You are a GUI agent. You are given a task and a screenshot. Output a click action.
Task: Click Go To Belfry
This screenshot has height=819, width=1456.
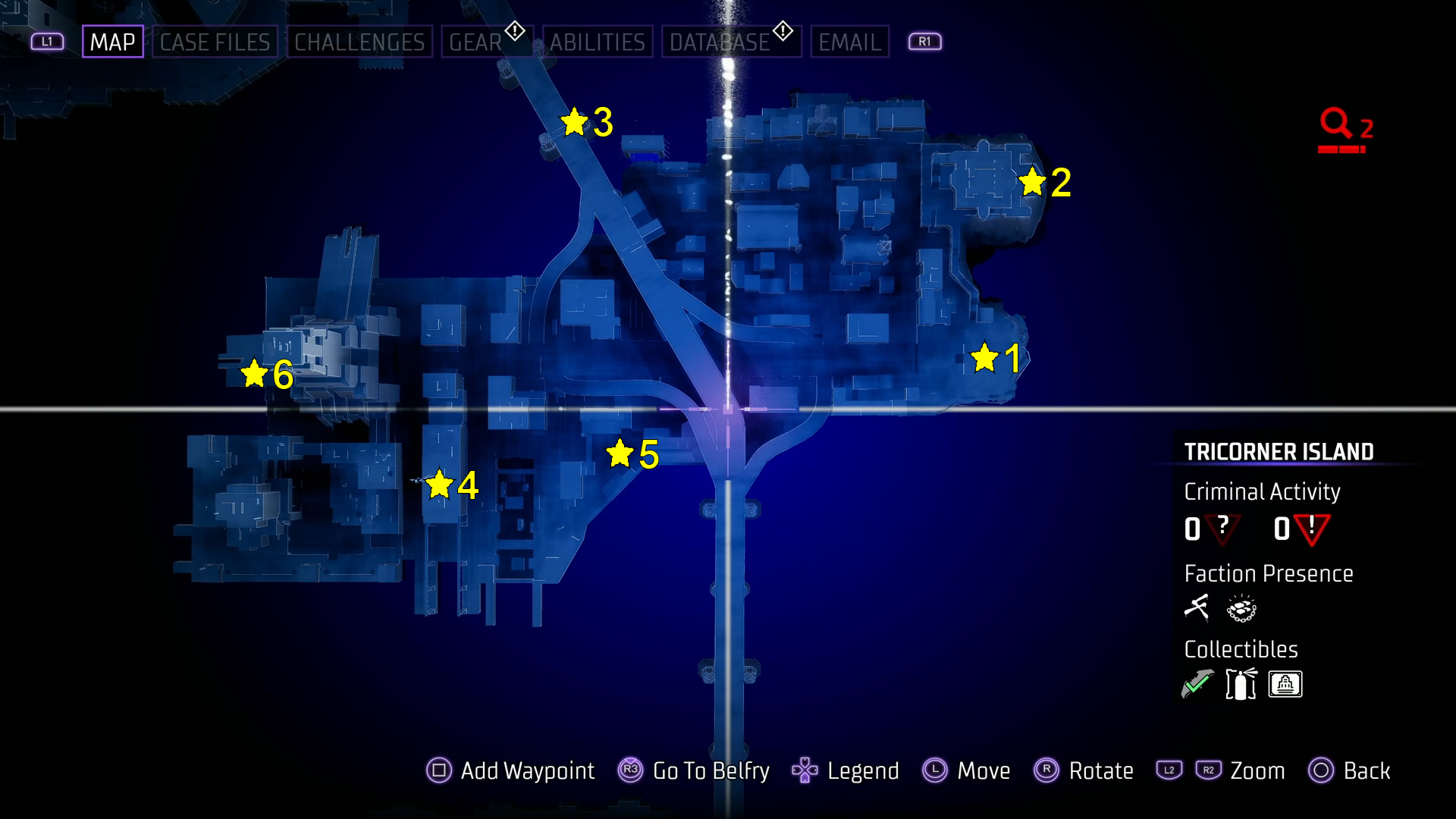pos(711,770)
